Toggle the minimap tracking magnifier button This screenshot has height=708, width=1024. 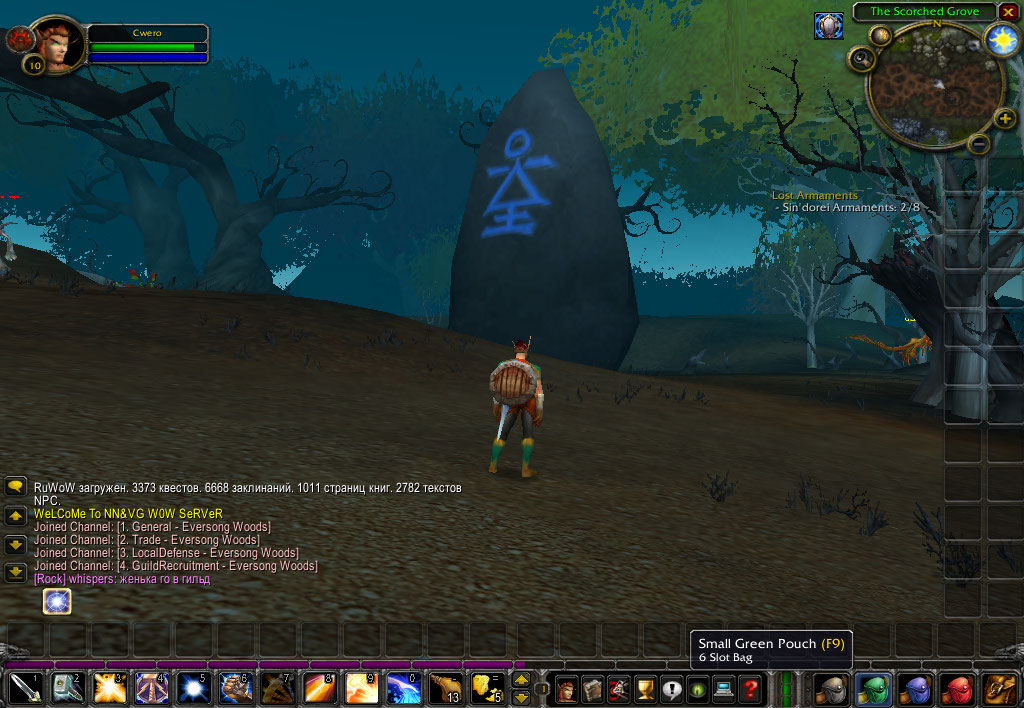861,59
